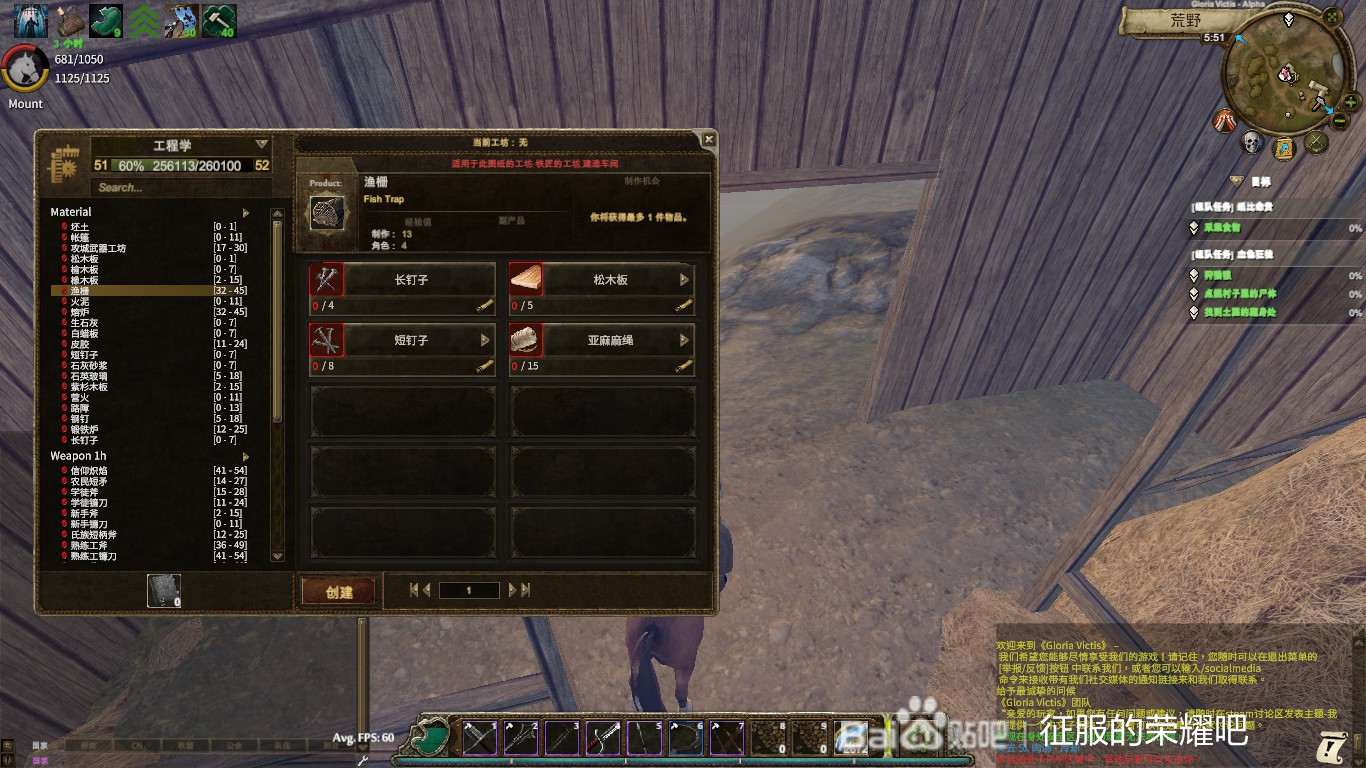The height and width of the screenshot is (768, 1366).
Task: Pick the 信仰炽焰 weapon recipe
Action: [89, 471]
